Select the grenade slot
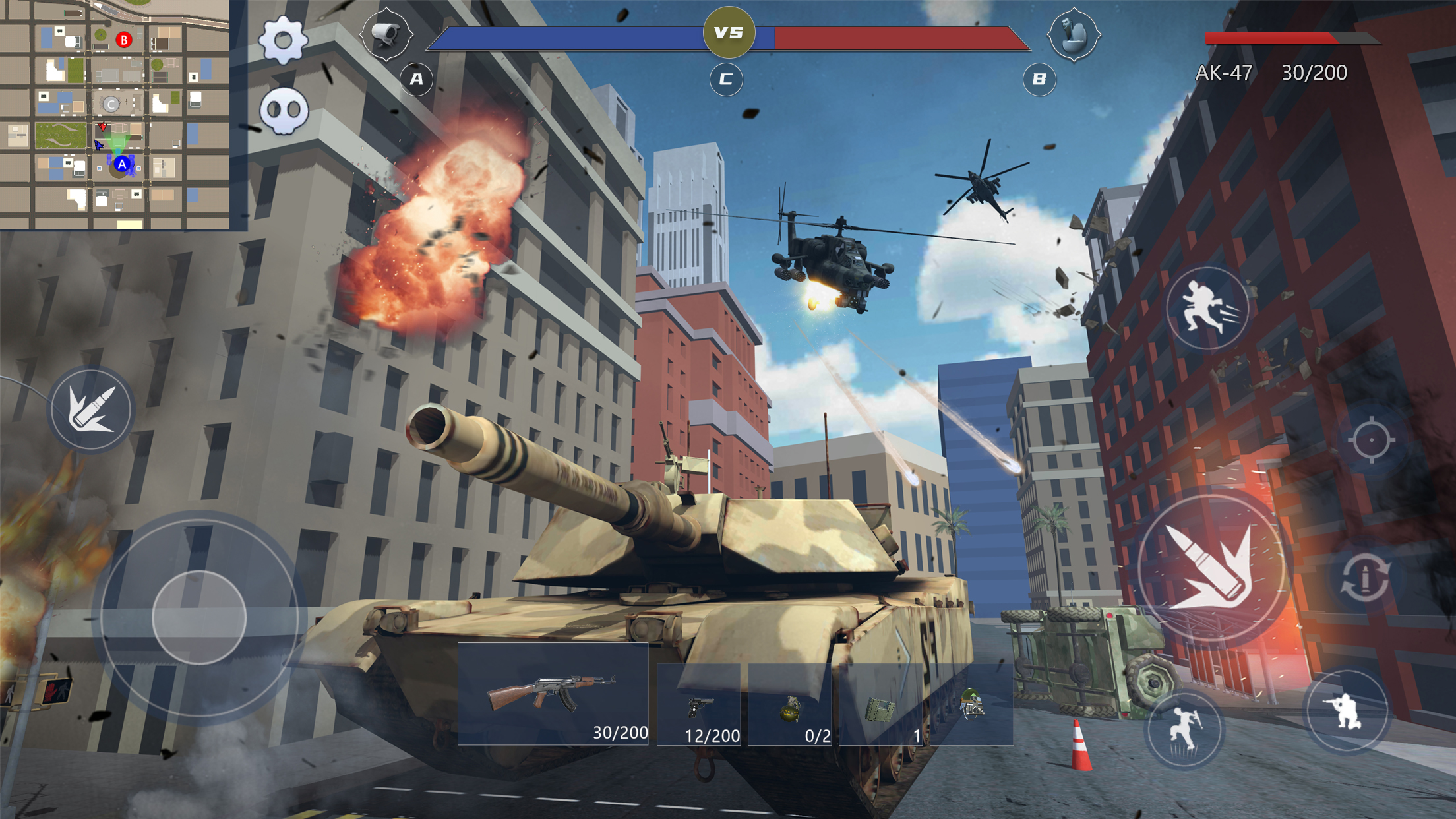 click(x=790, y=706)
